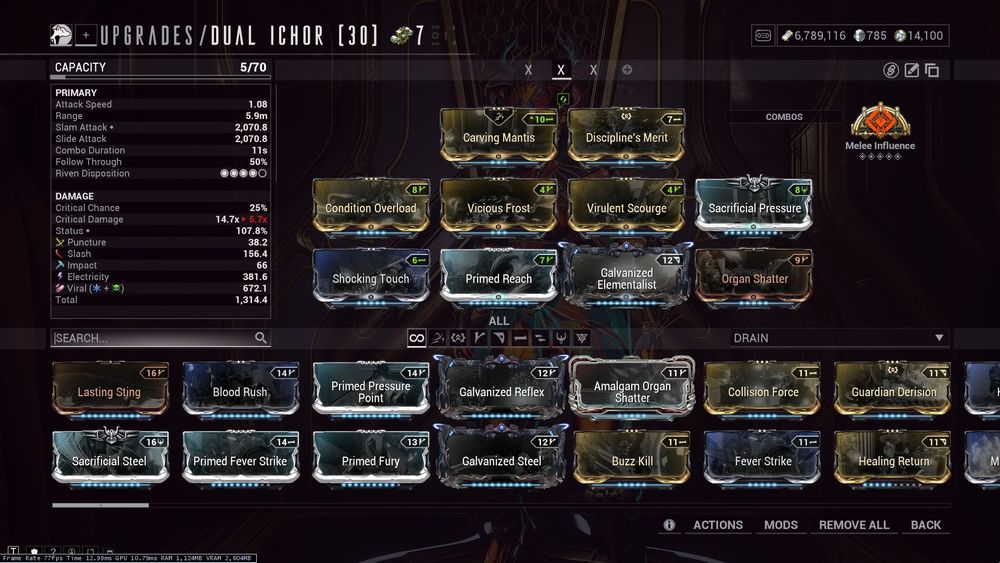
Task: Open the info circle button
Action: [669, 525]
